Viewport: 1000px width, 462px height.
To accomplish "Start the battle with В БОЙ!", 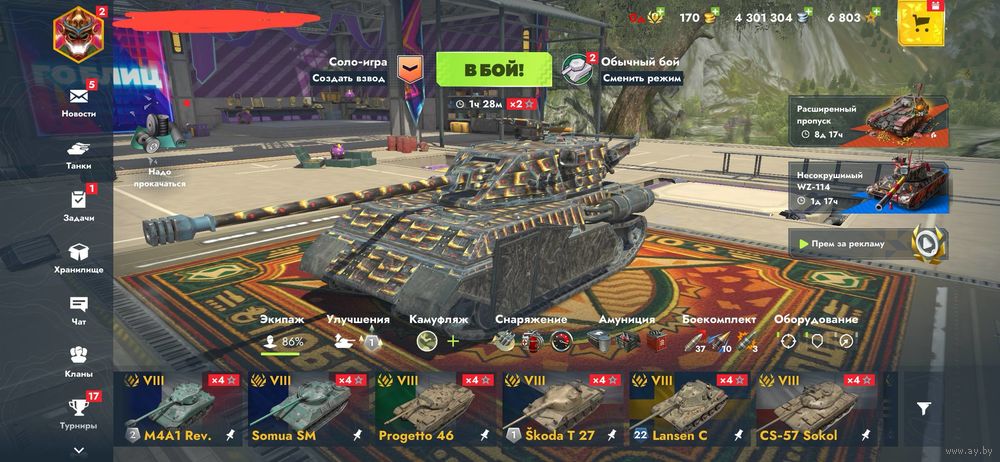I will (x=492, y=69).
